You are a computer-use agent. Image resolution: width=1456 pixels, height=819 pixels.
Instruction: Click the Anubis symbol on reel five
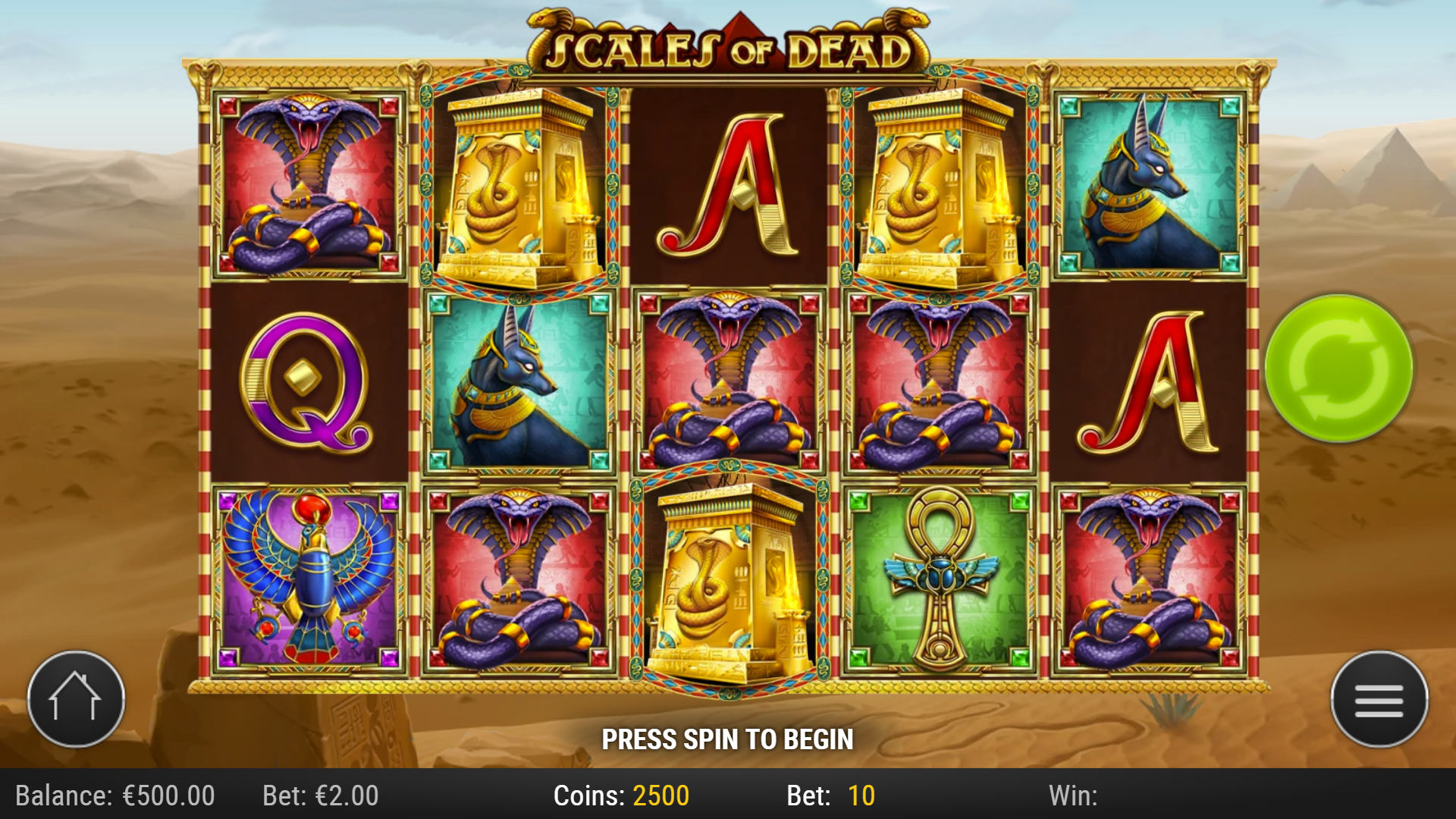[x=1160, y=186]
